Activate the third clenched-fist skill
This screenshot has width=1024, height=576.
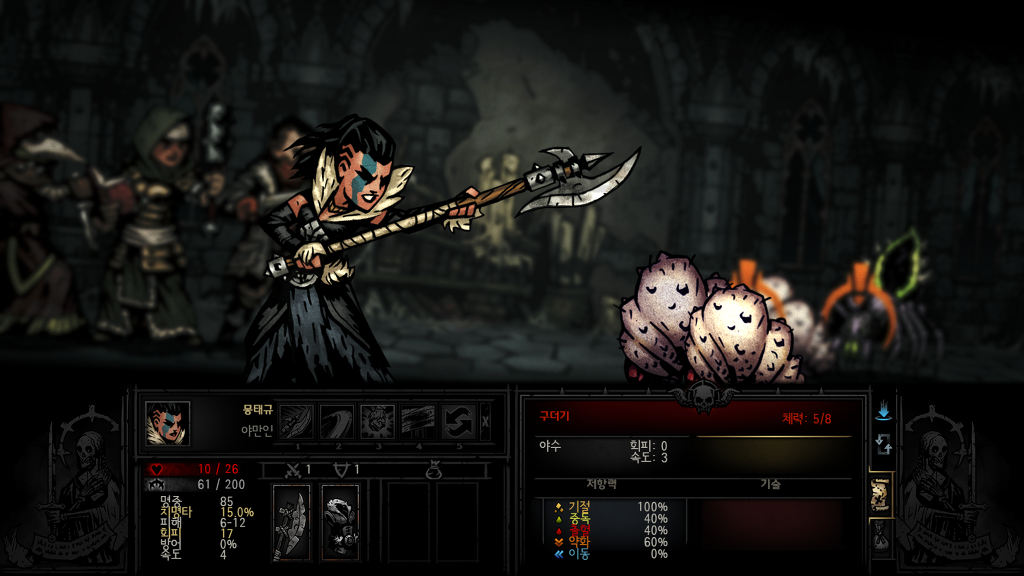[378, 421]
